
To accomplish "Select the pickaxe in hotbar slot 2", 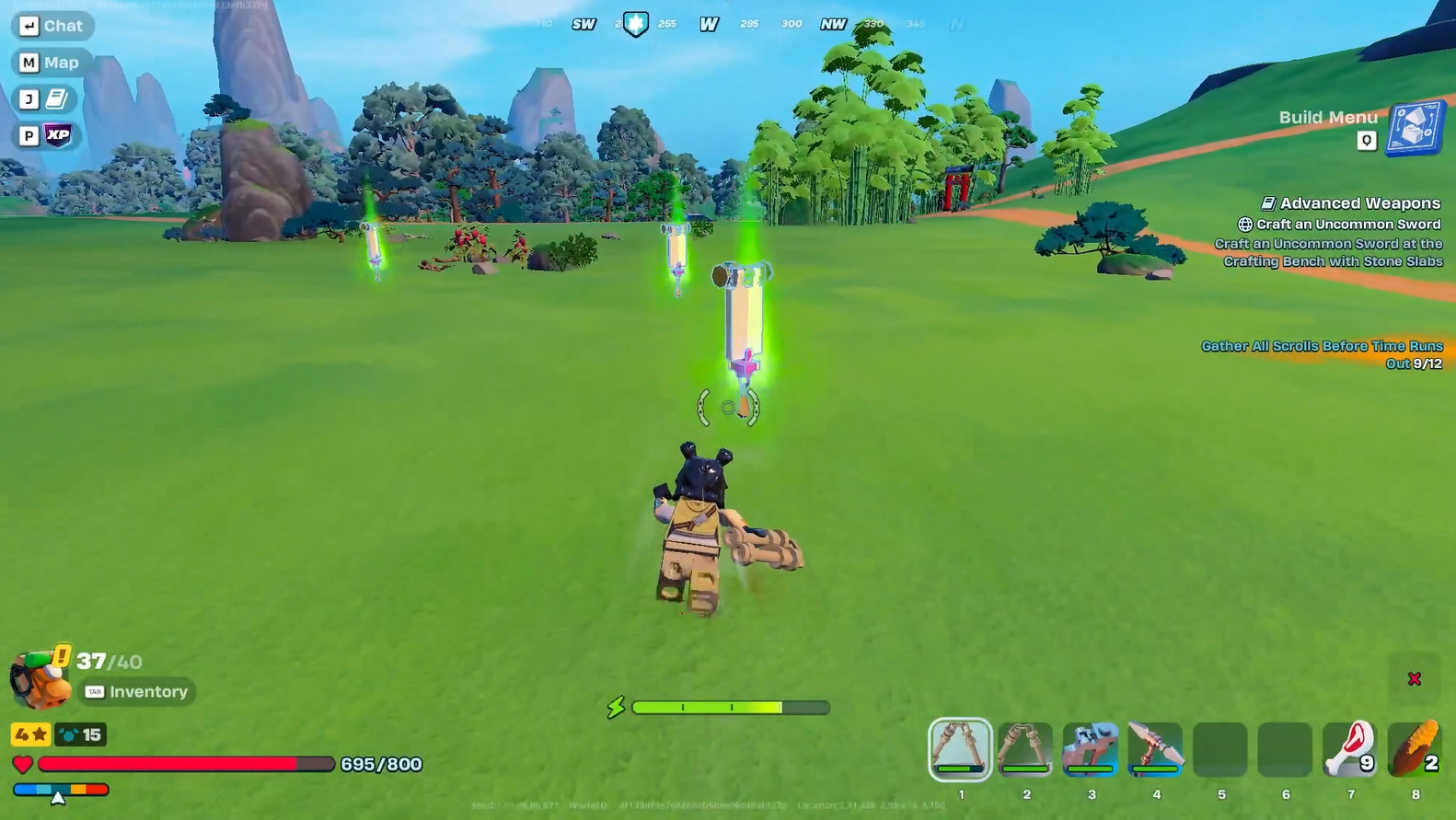I will [x=1025, y=748].
